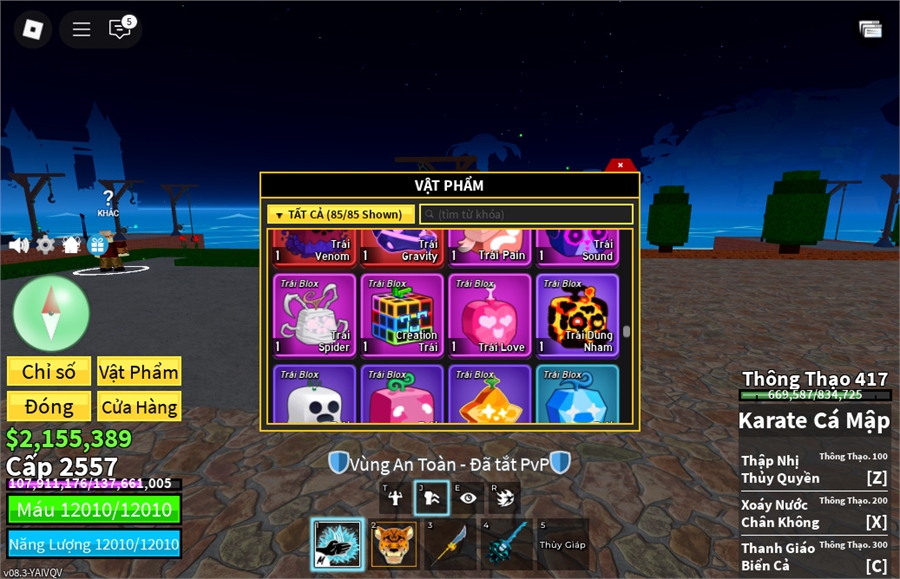Open the Roblox chat button

click(120, 29)
